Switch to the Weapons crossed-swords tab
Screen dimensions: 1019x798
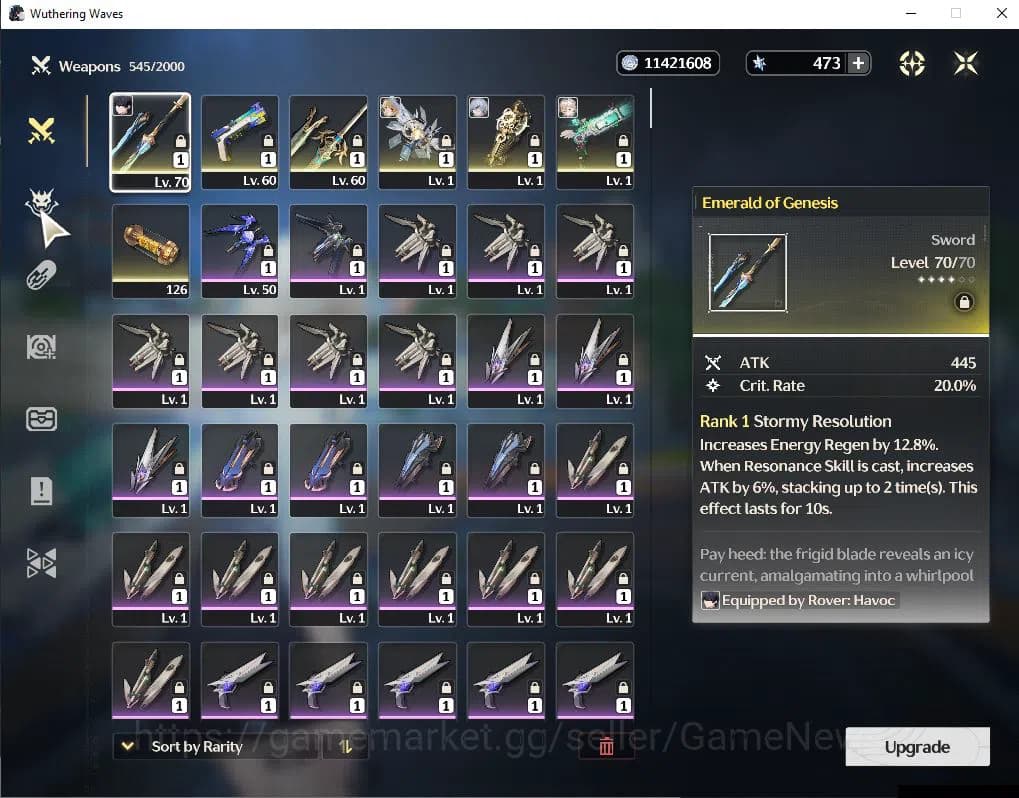tap(41, 131)
